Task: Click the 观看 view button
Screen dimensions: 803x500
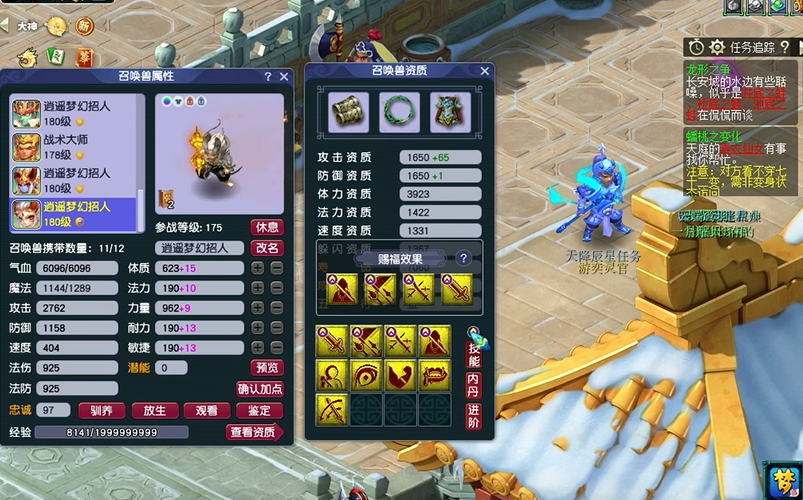Action: click(x=207, y=410)
